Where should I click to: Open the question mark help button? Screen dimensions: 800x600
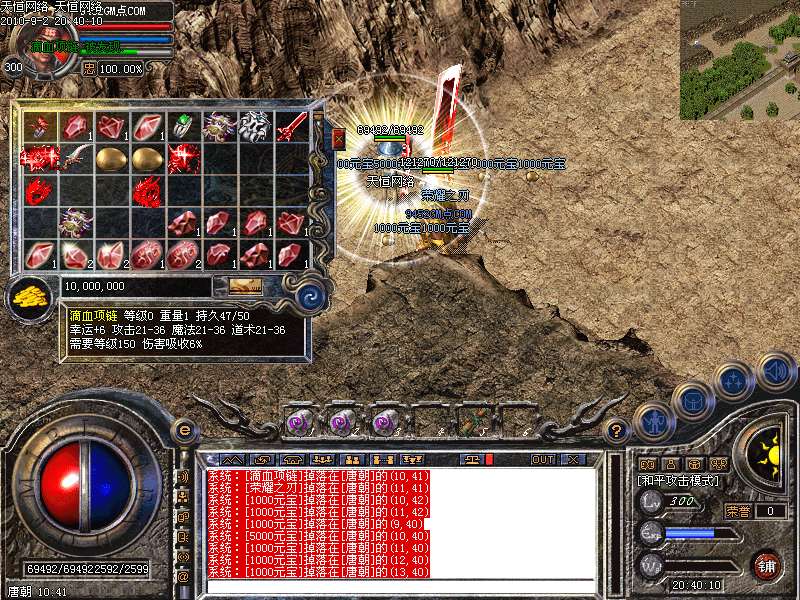[618, 430]
